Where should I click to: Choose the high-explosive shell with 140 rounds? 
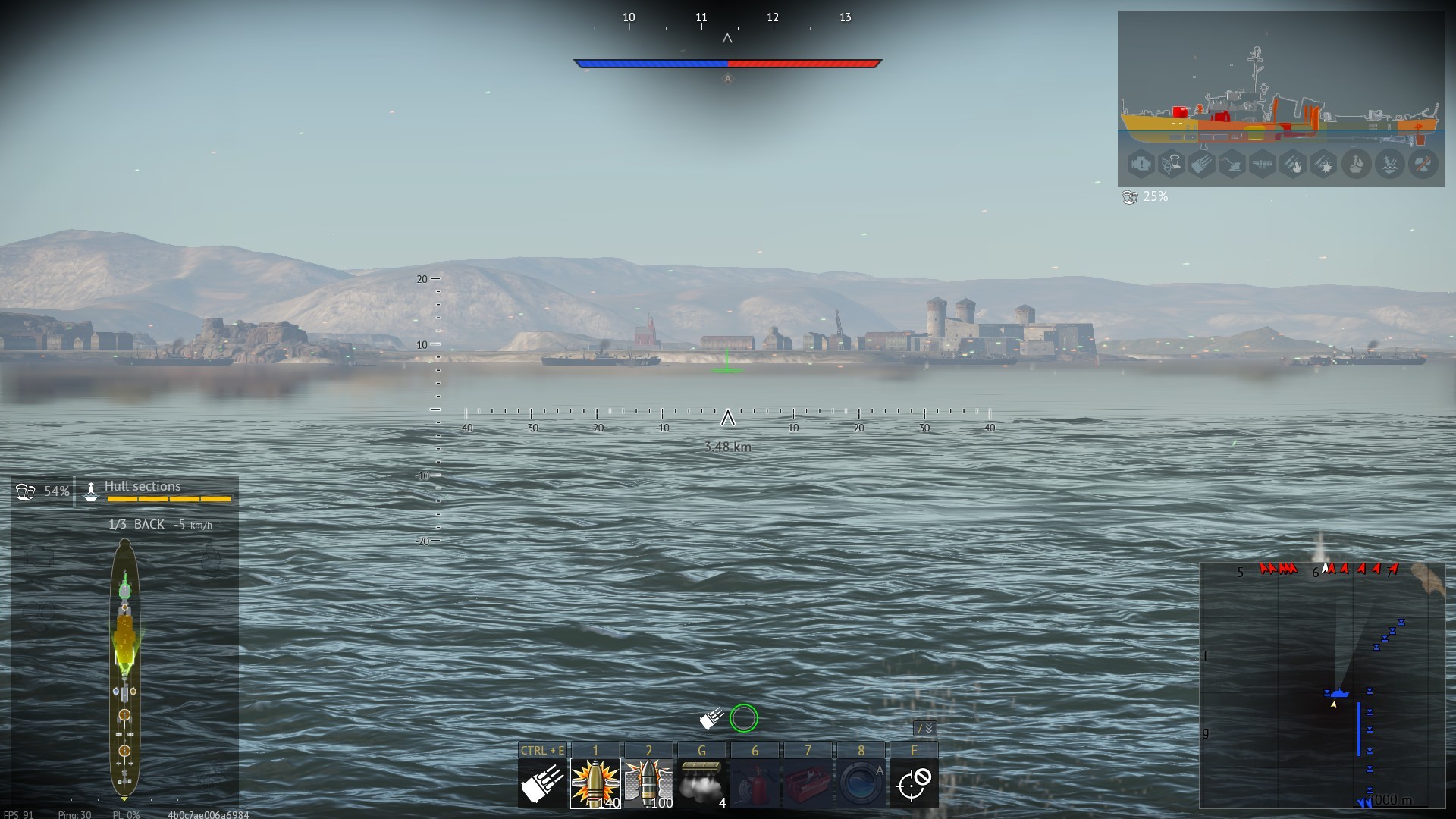click(x=595, y=783)
